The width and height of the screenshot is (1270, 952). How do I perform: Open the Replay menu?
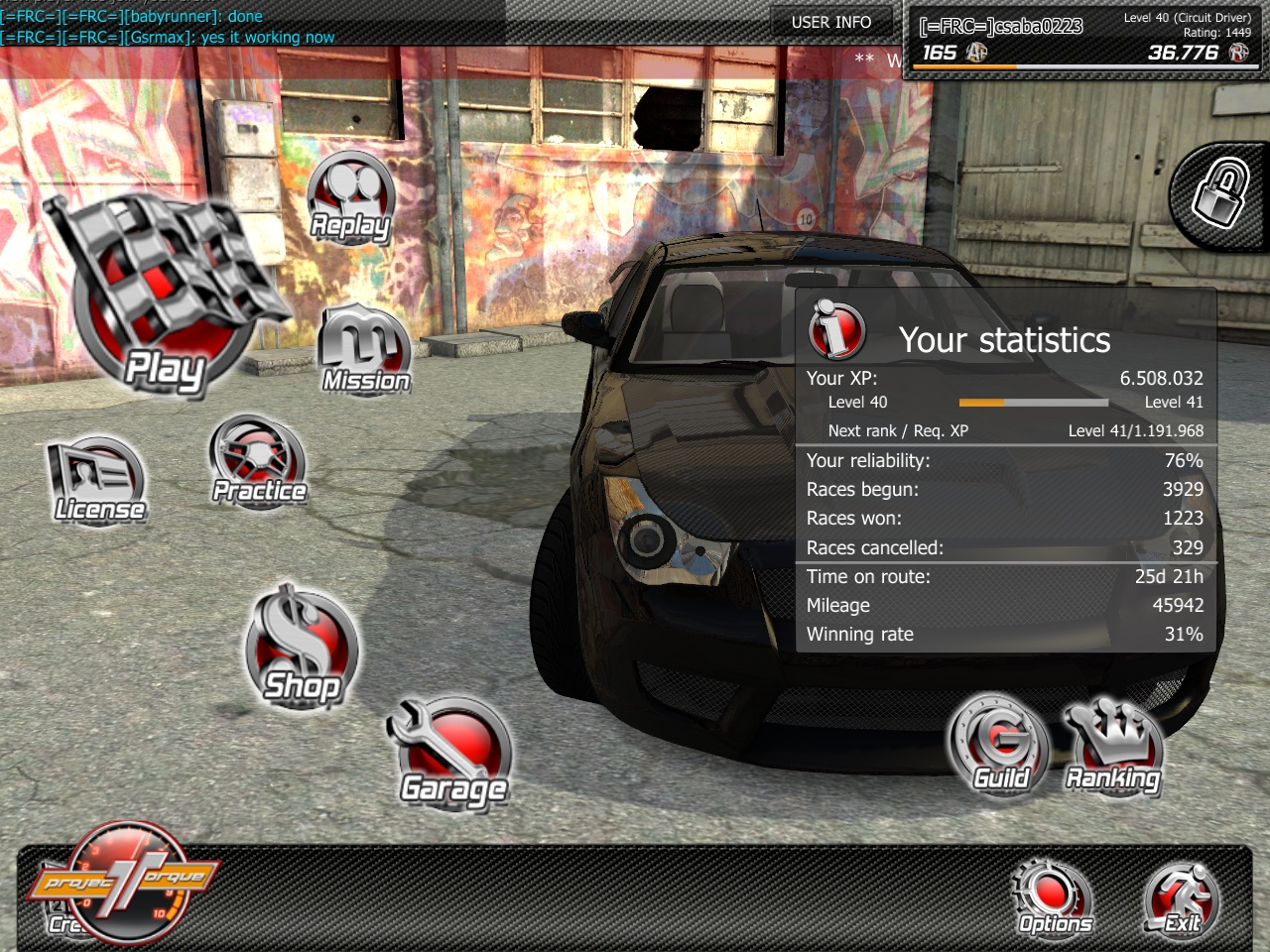point(350,198)
